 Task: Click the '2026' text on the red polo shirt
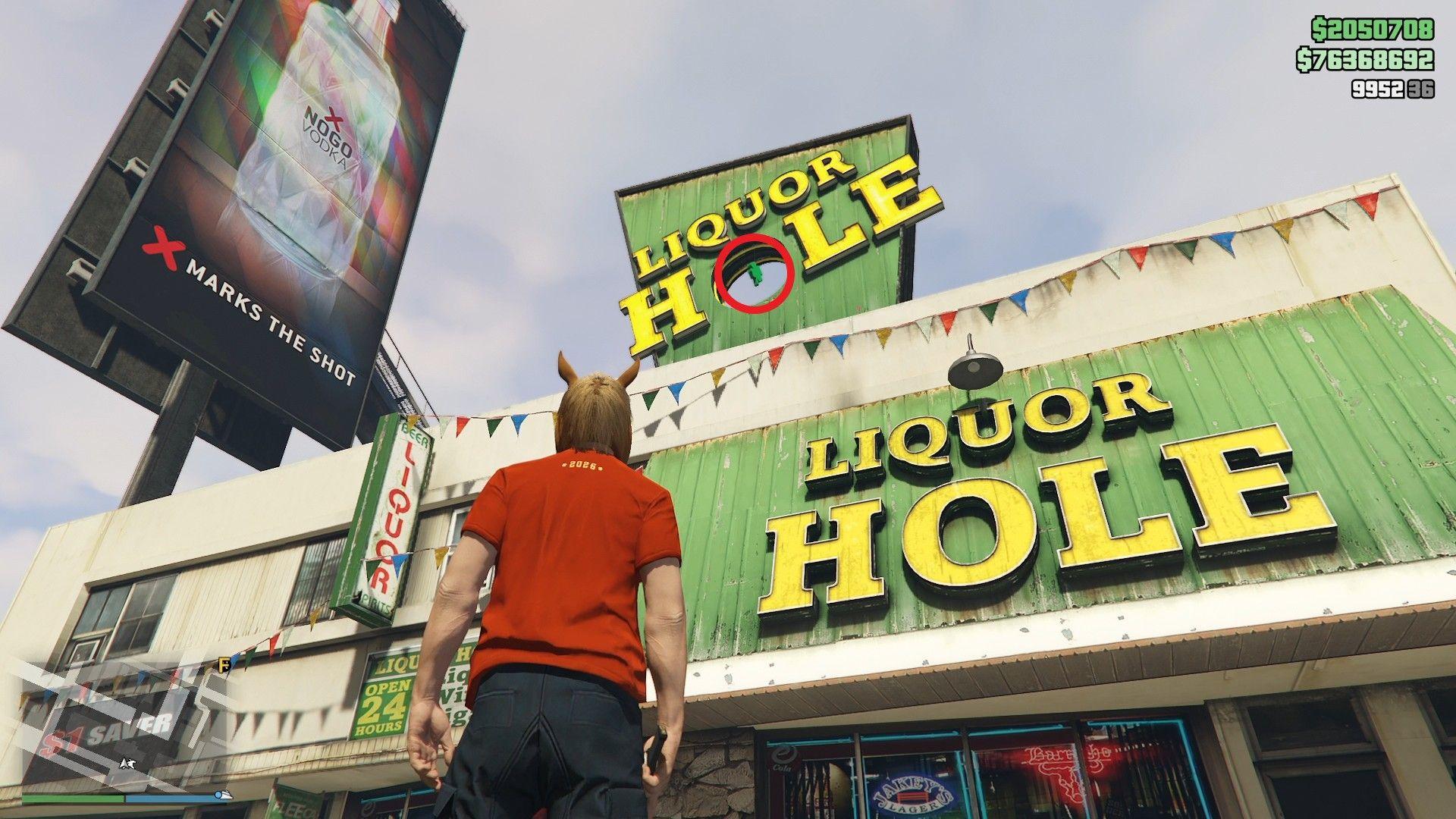(583, 466)
